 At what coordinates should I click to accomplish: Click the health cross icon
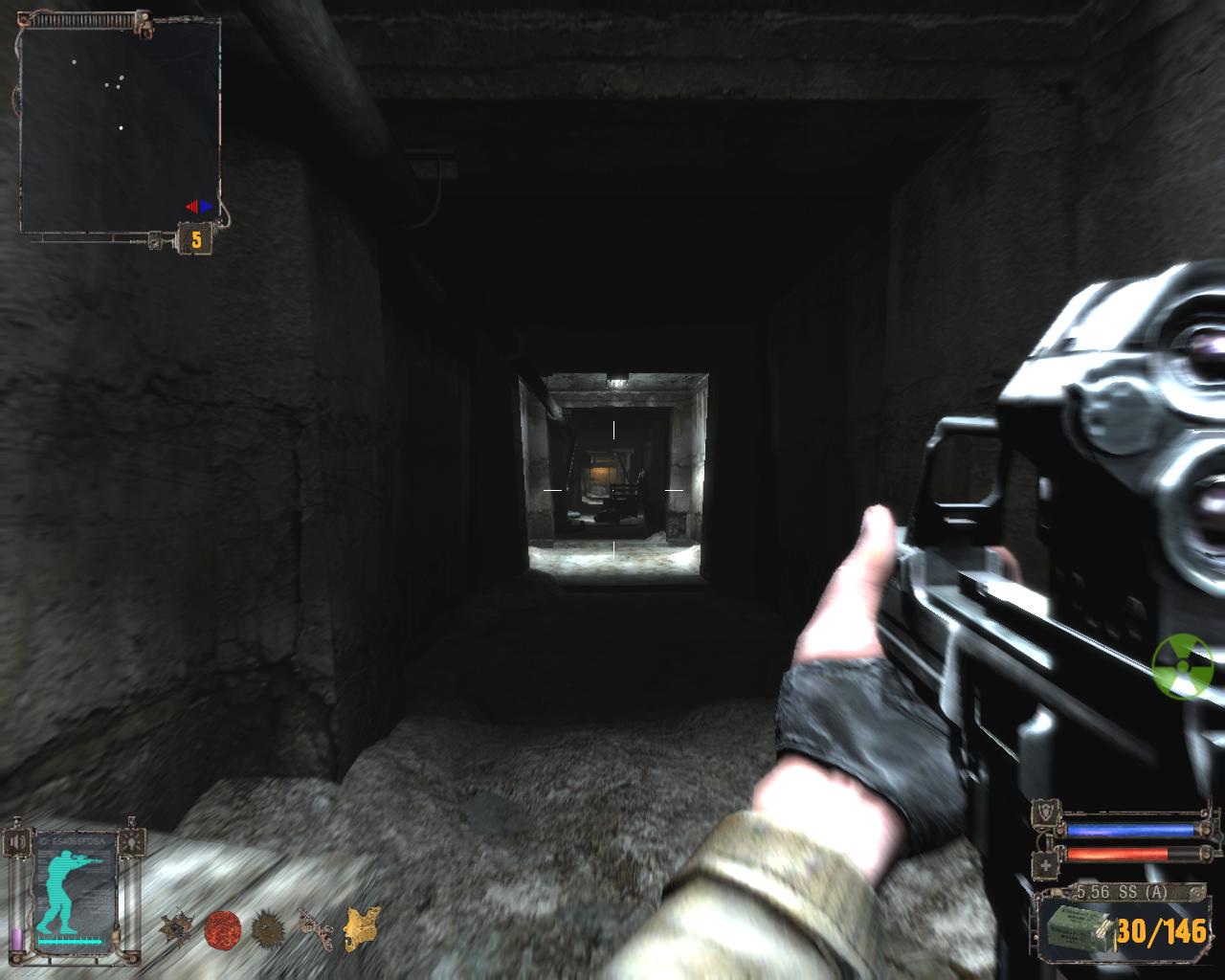coord(1047,862)
